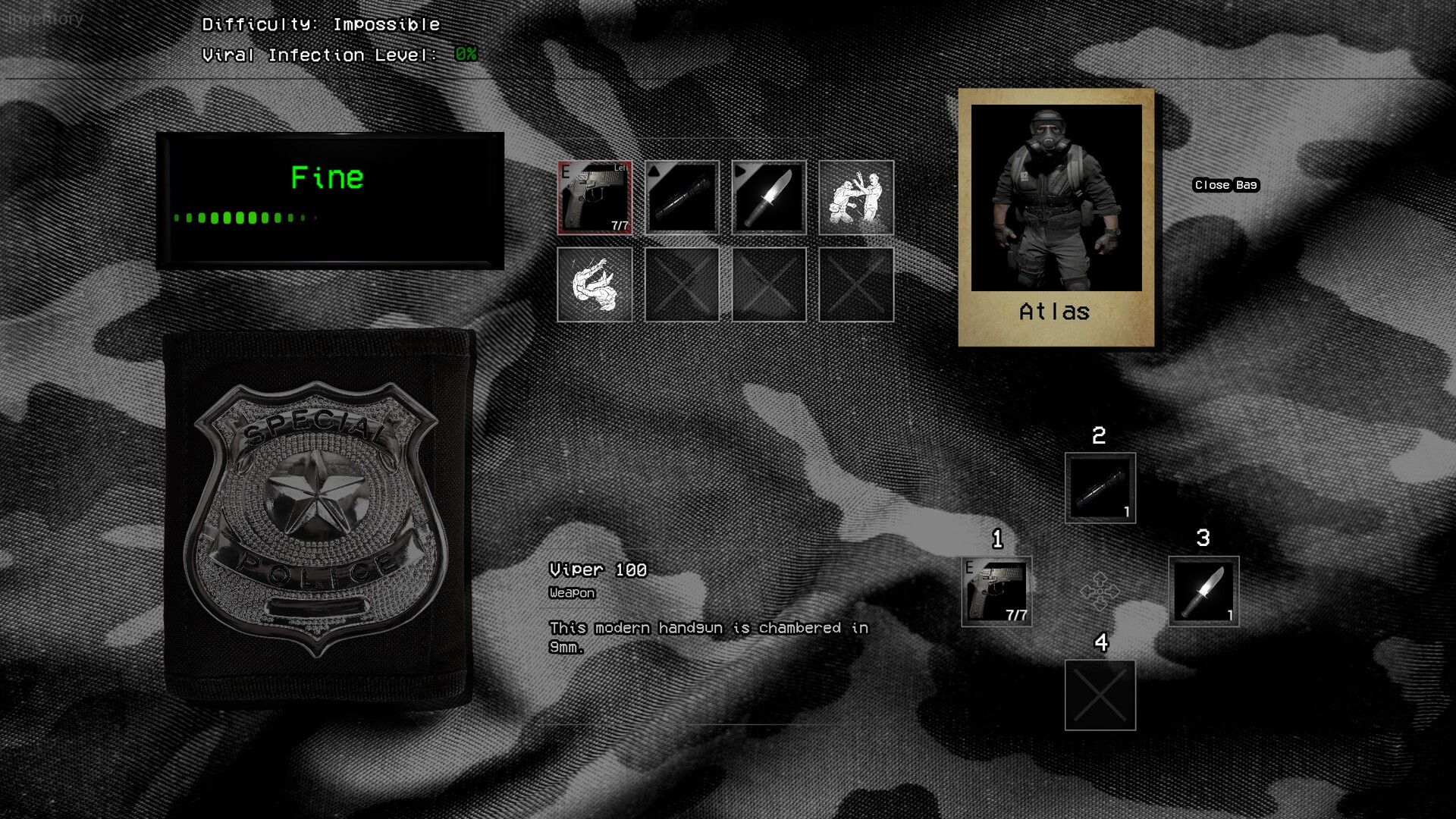Select quick slot 2 with the flashlight
The height and width of the screenshot is (819, 1456).
pos(1100,488)
